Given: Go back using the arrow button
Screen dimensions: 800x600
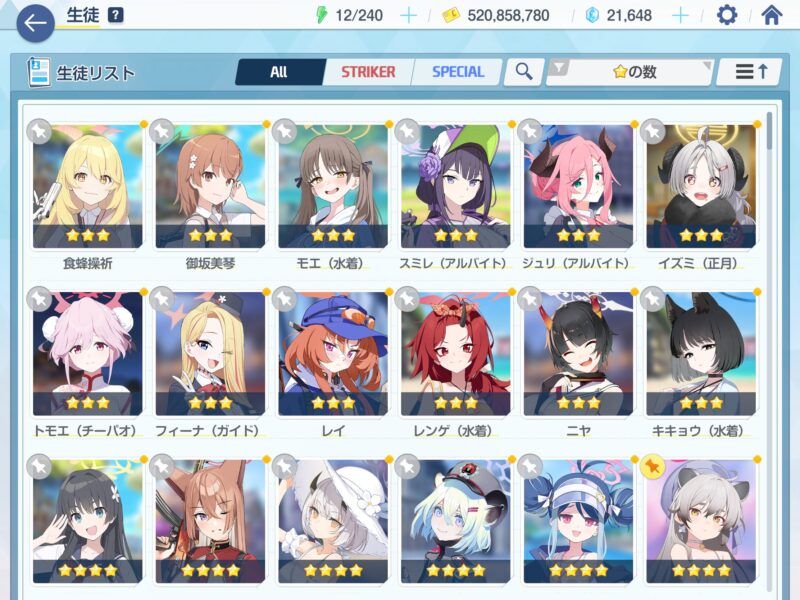Looking at the screenshot, I should (x=35, y=22).
